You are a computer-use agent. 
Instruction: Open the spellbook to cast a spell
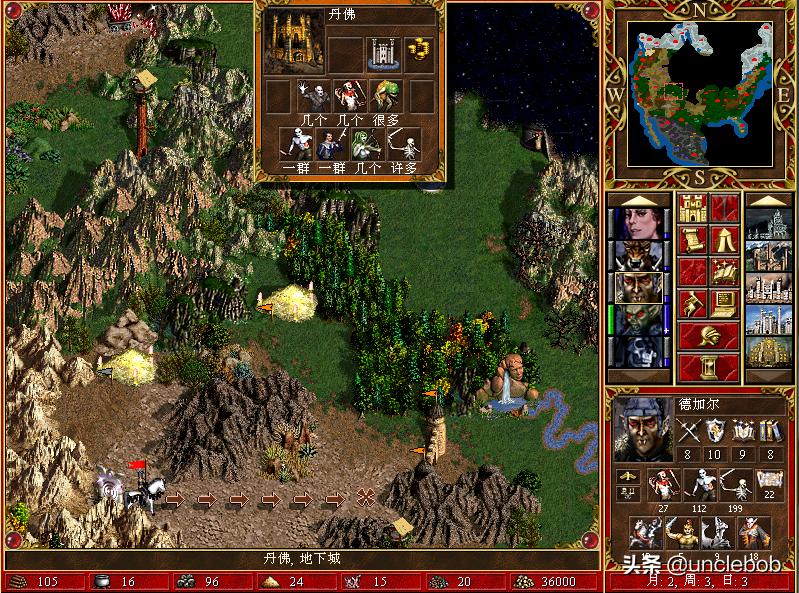pos(725,272)
